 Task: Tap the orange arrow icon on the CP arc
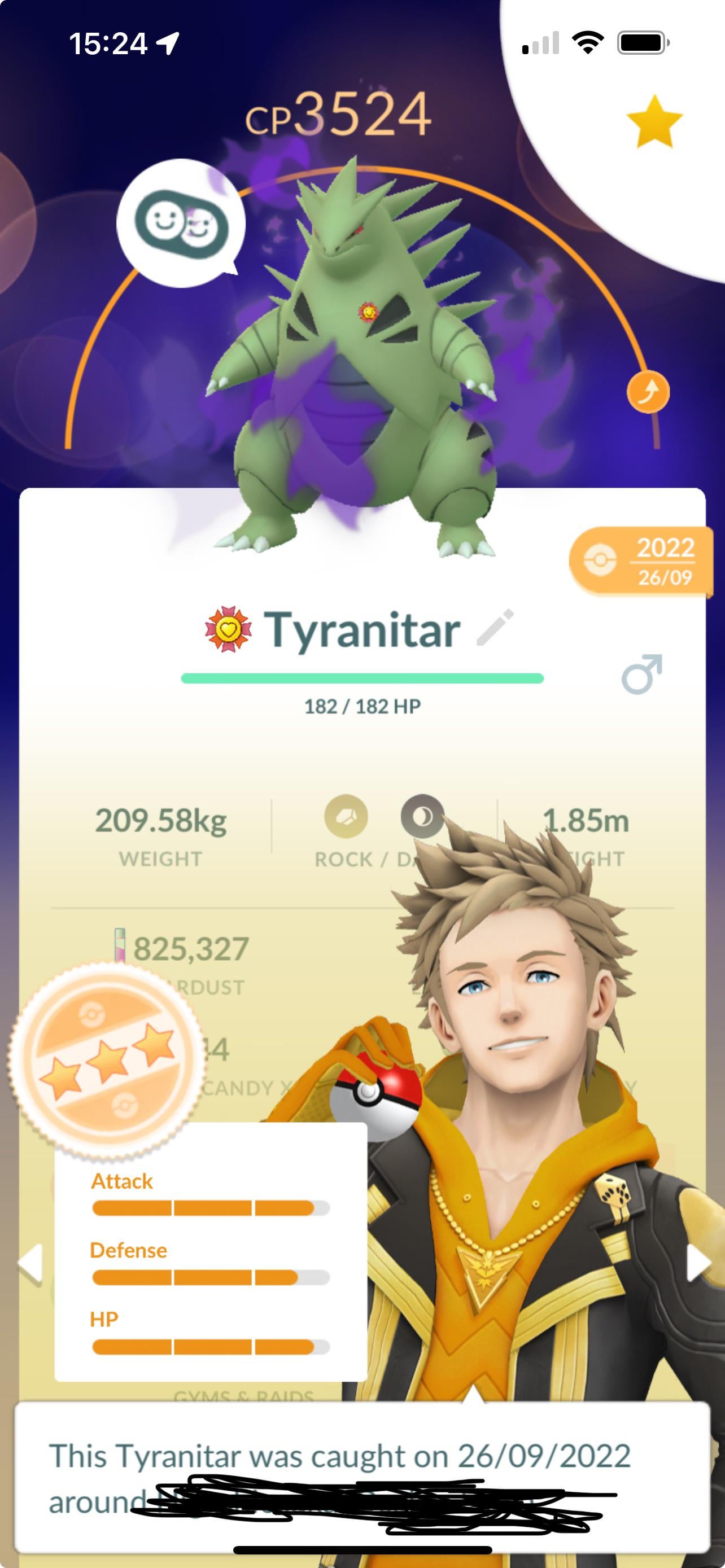click(x=648, y=391)
